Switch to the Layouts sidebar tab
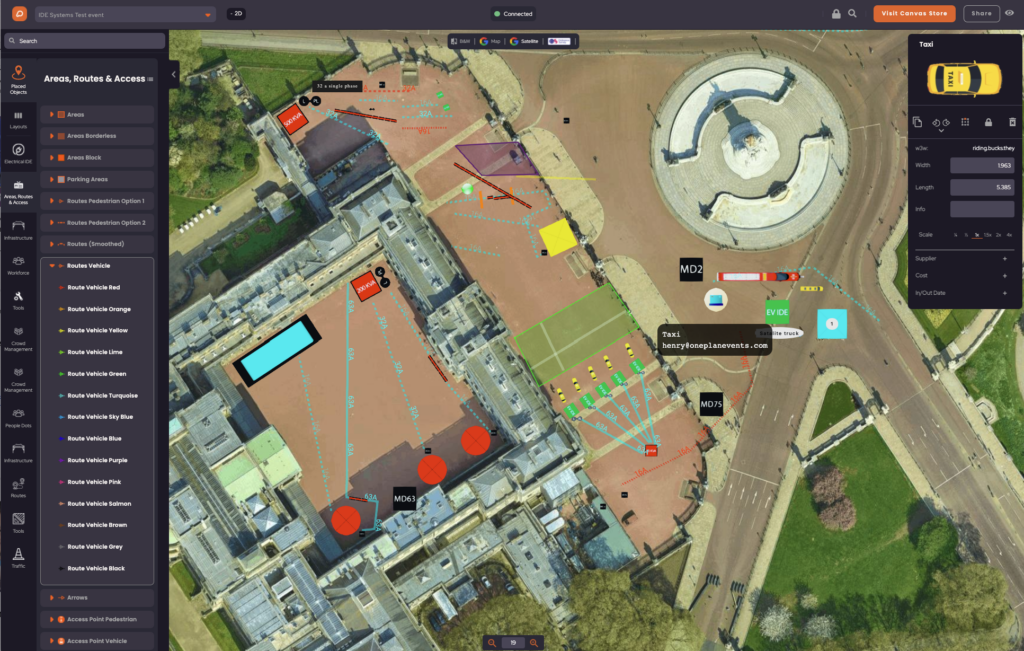 (x=18, y=120)
